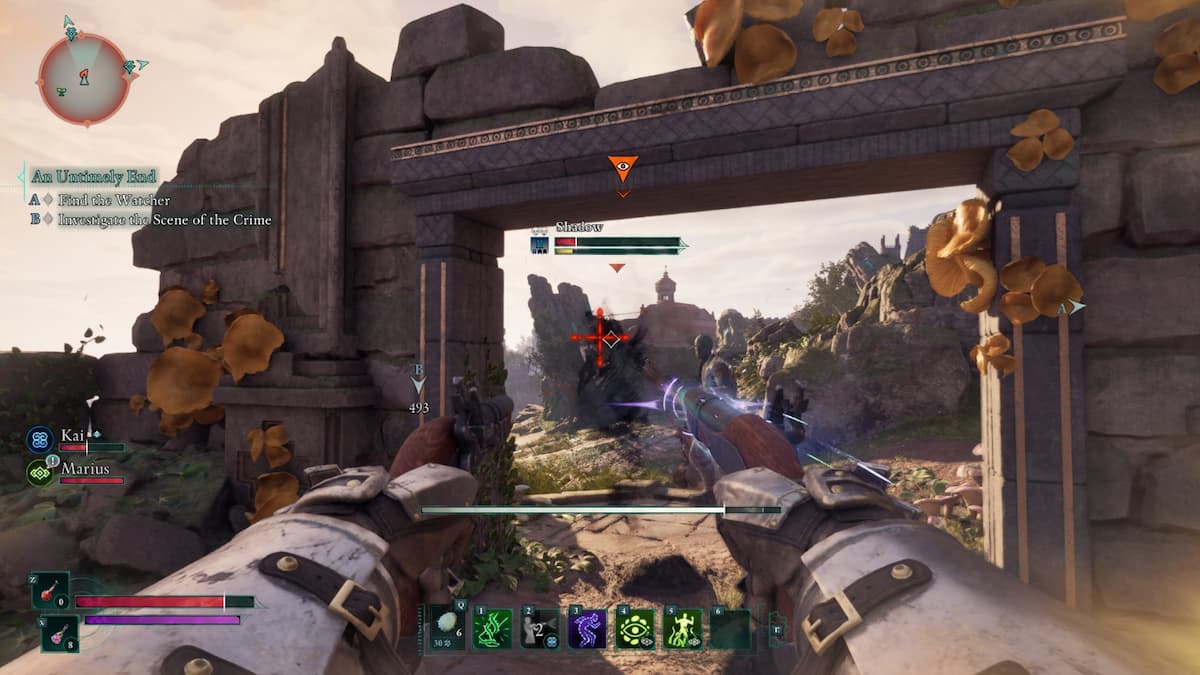
Task: Activate the green tangling vines ability
Action: tap(492, 629)
